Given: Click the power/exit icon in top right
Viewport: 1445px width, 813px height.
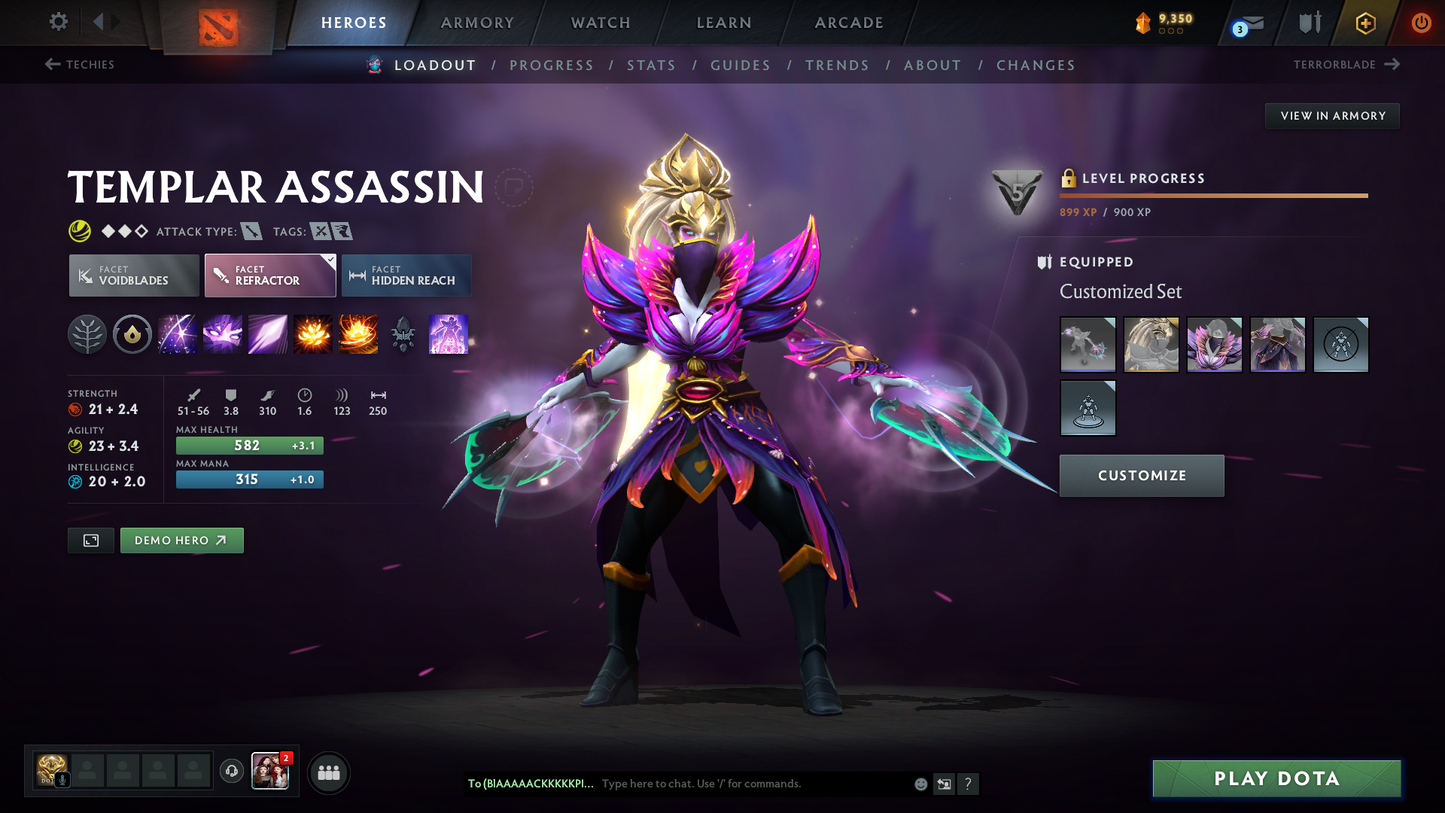Looking at the screenshot, I should click(x=1421, y=23).
